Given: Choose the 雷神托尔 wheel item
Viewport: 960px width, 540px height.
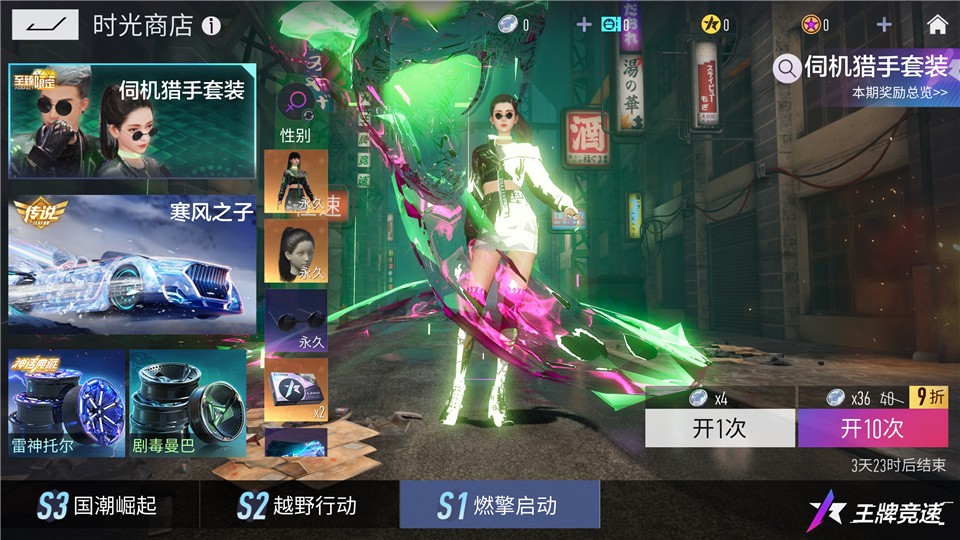Looking at the screenshot, I should coord(67,403).
